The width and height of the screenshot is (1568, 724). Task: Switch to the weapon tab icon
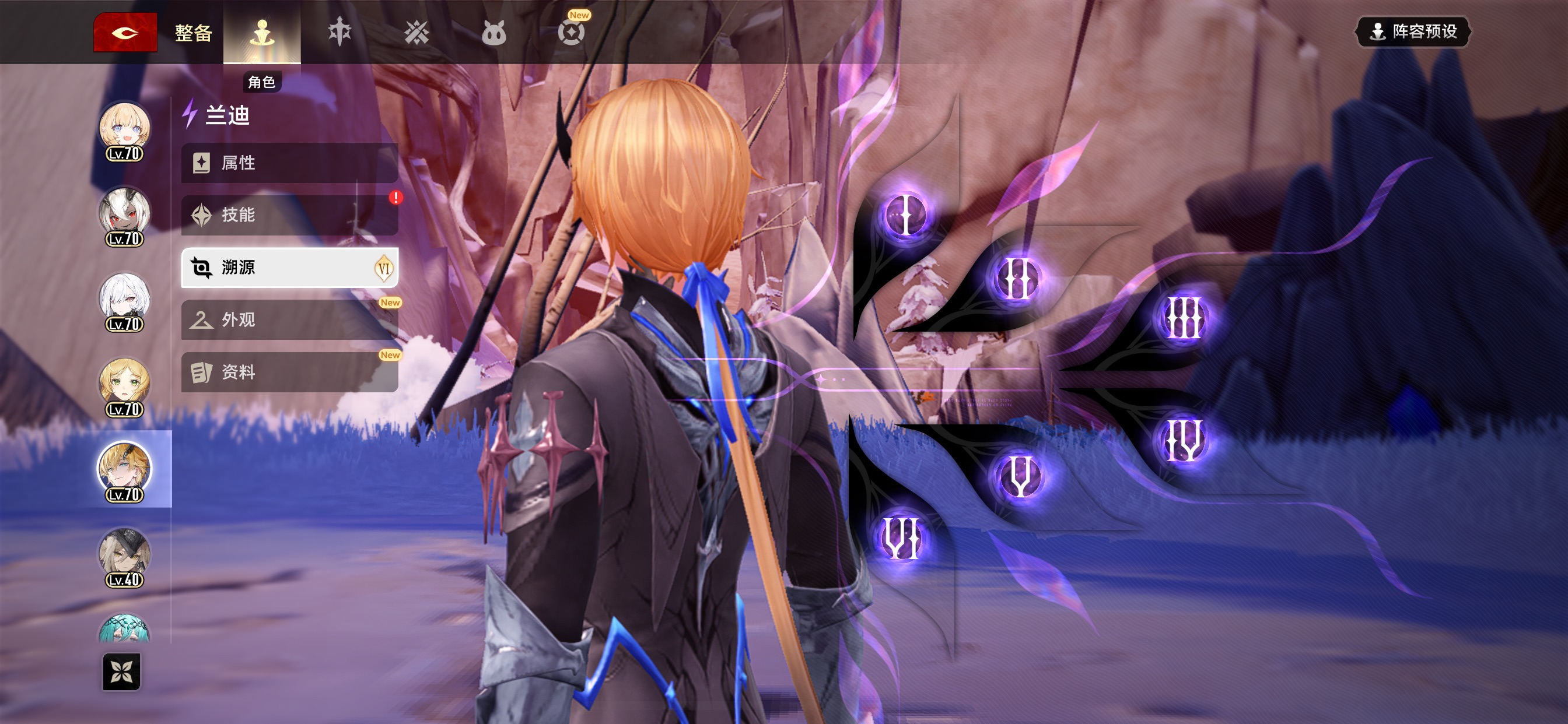(x=339, y=32)
